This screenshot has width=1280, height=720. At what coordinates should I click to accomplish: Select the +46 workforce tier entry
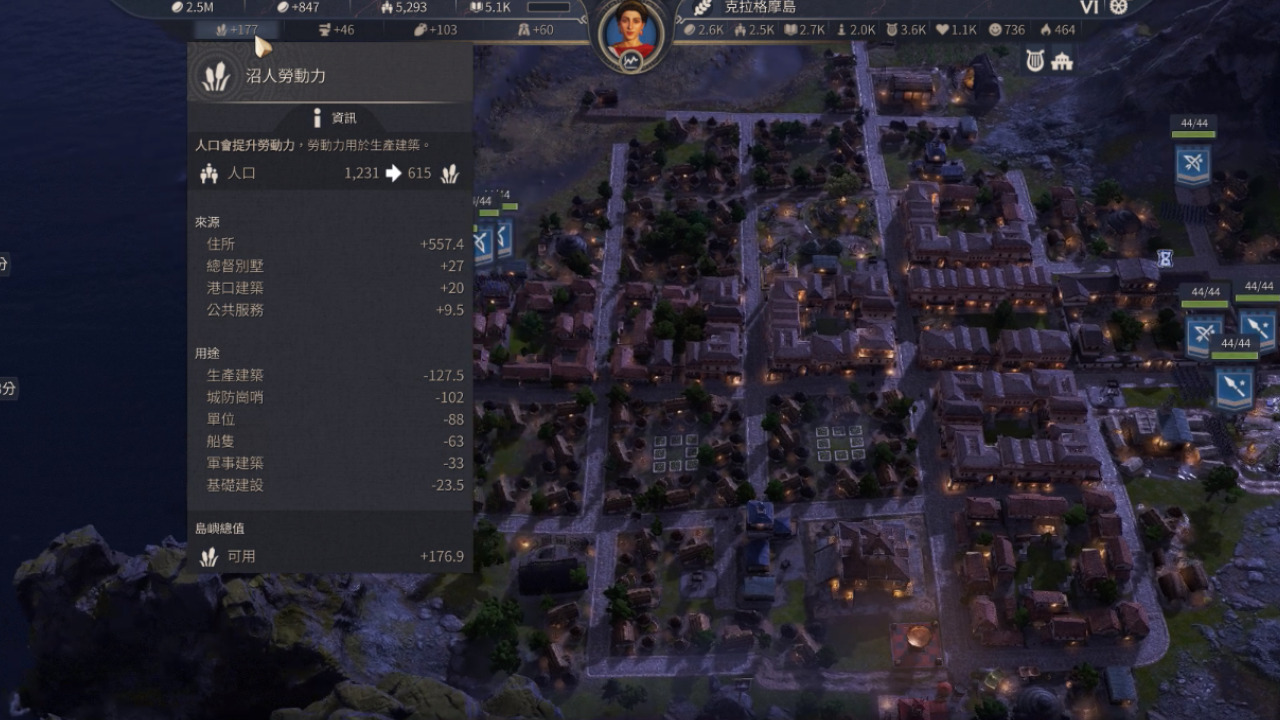pos(335,30)
